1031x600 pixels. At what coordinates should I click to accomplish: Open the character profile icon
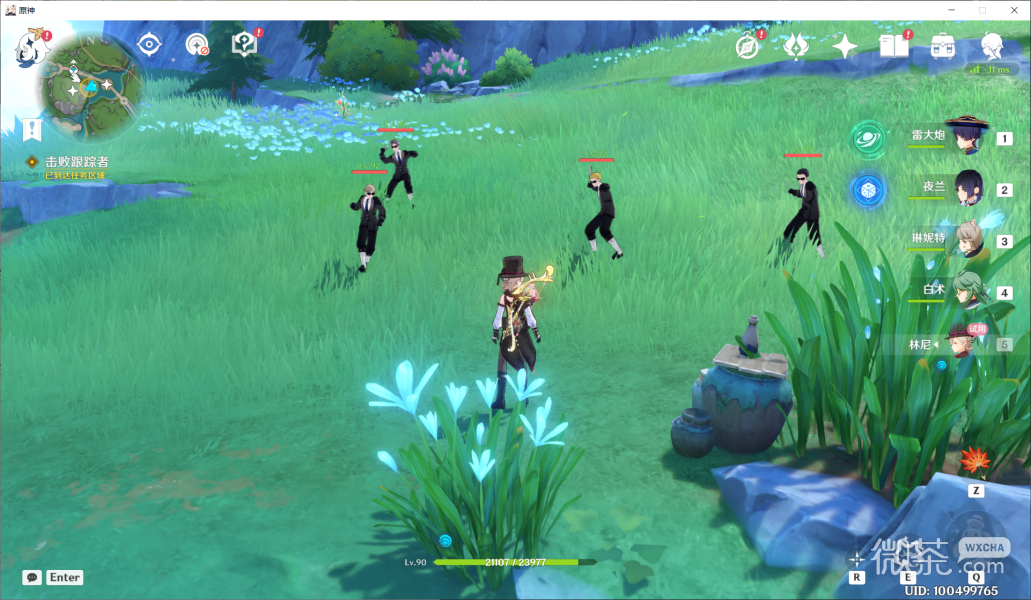[x=992, y=46]
